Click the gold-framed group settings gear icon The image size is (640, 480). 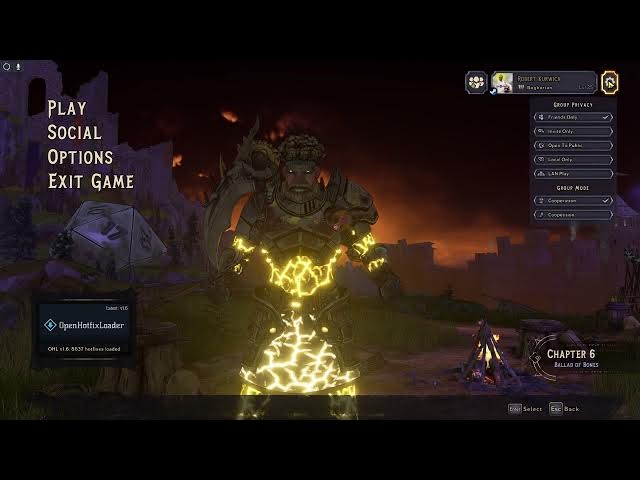point(610,82)
